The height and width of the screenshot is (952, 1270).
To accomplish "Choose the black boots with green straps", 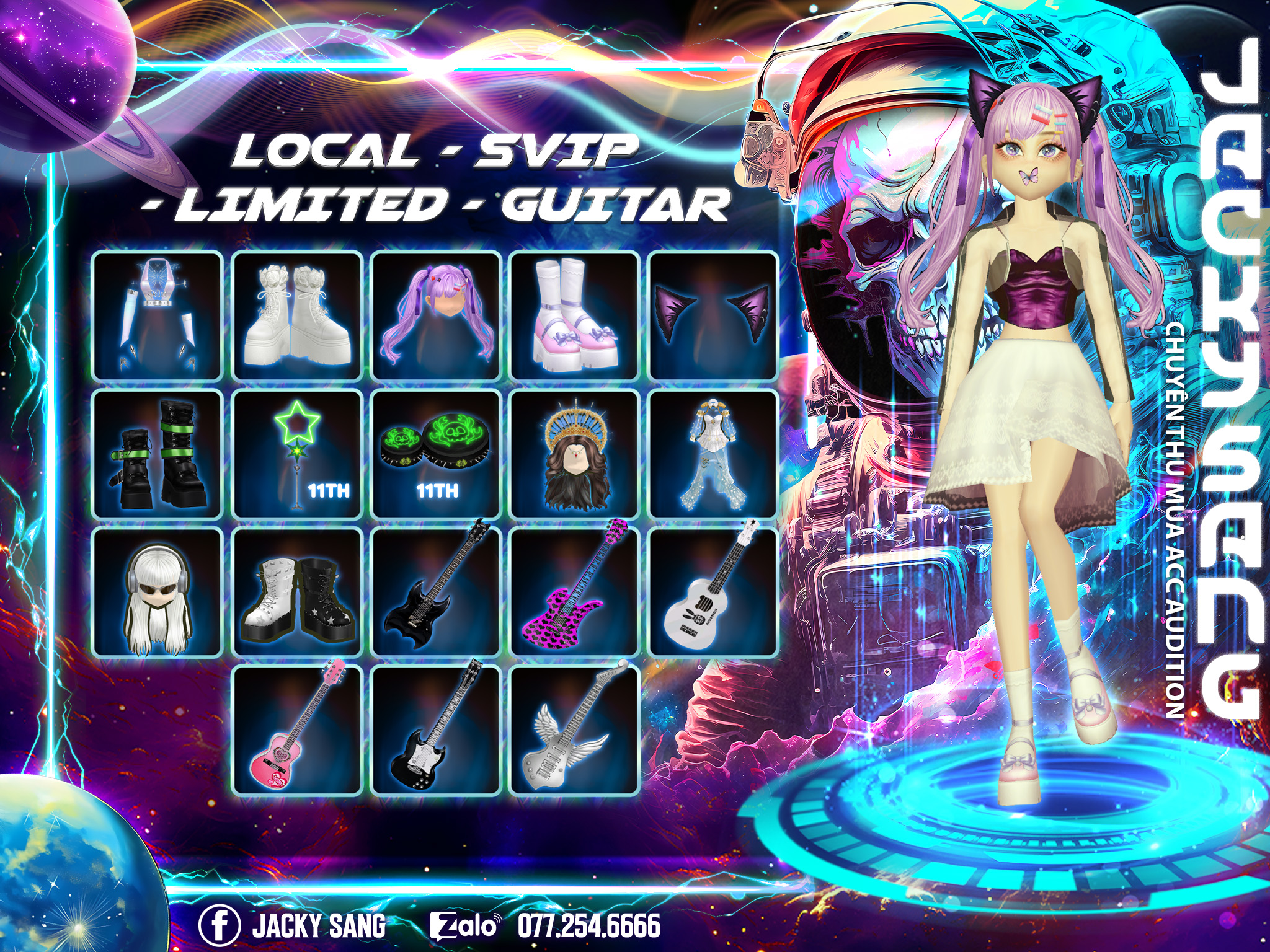I will point(158,454).
